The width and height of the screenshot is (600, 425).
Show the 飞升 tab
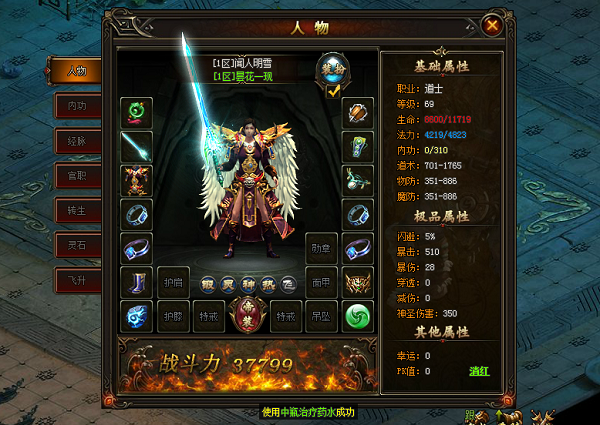pyautogui.click(x=76, y=279)
